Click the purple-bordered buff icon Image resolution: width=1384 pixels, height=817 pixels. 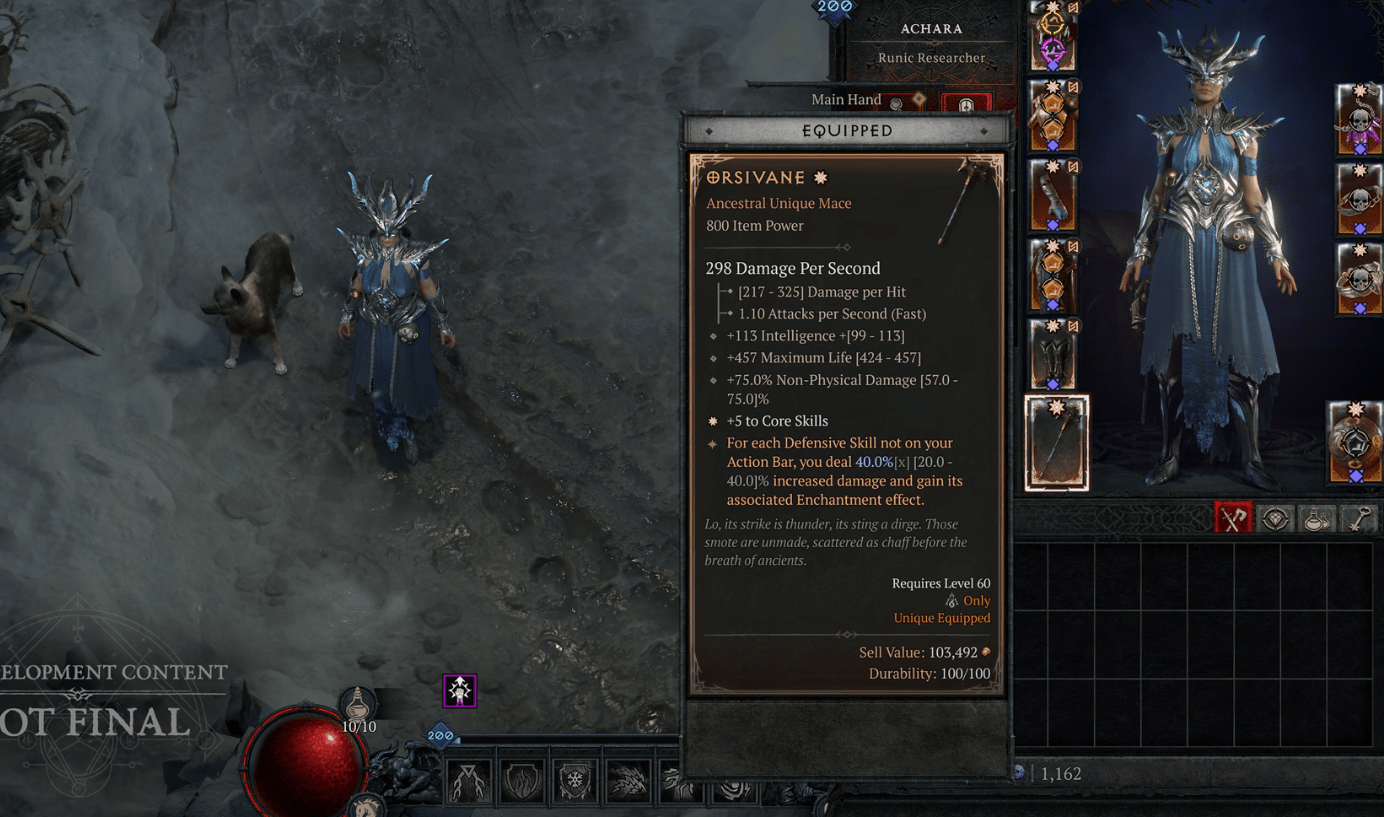(x=460, y=691)
